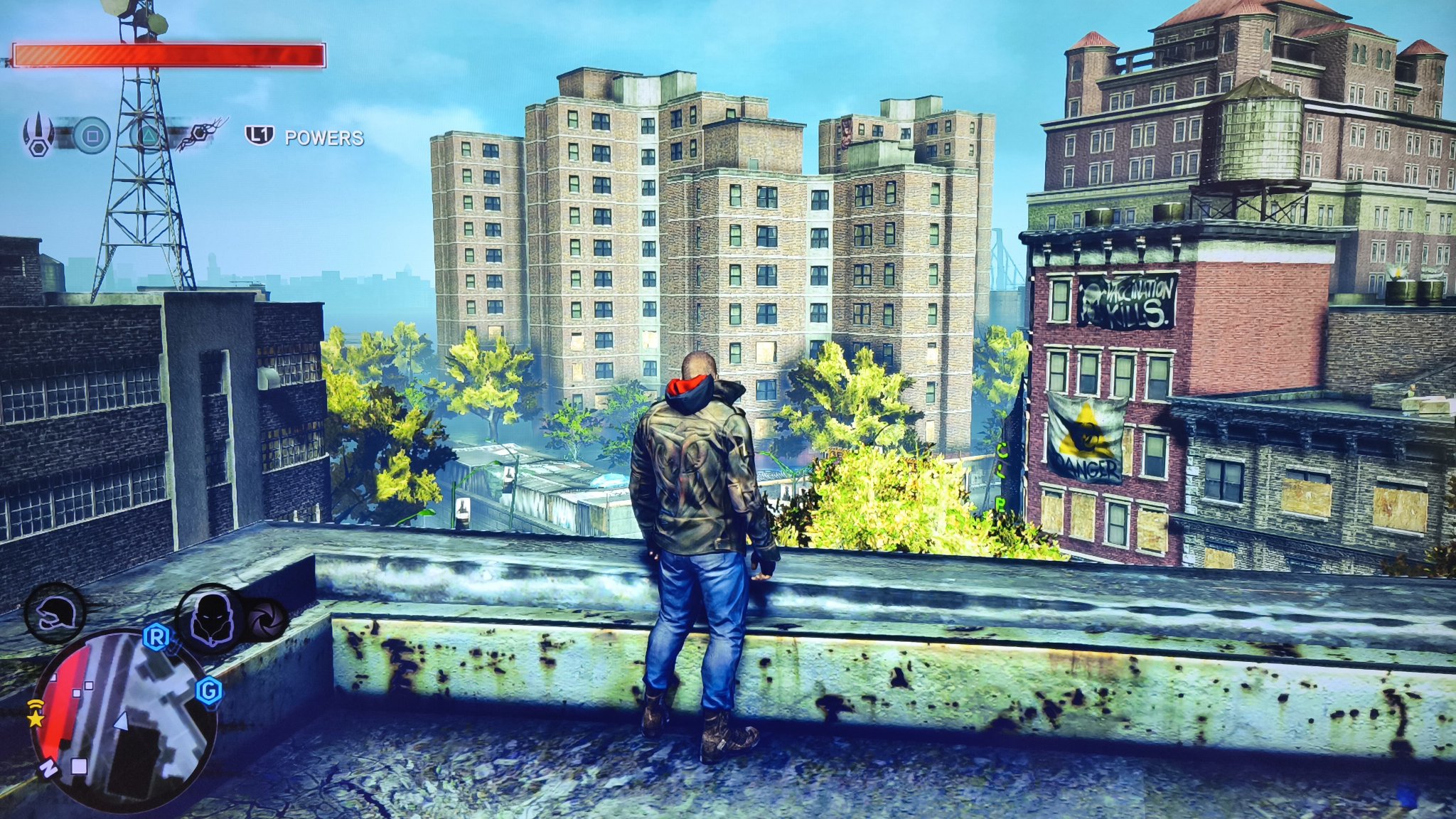
Task: Select the tendrils power icon
Action: click(x=200, y=134)
